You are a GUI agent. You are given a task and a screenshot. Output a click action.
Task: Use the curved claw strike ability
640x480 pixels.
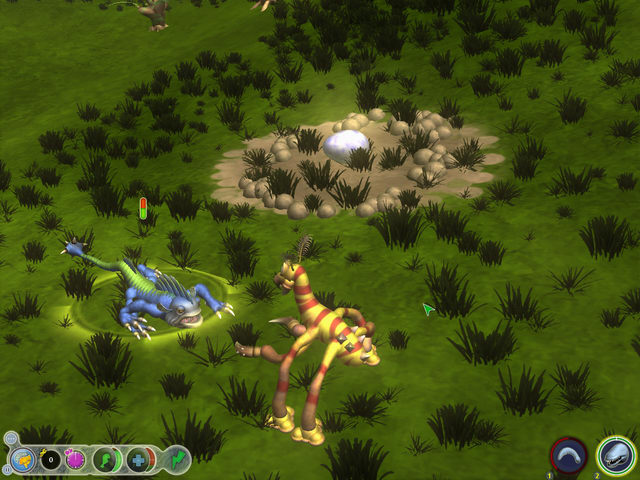coord(569,456)
